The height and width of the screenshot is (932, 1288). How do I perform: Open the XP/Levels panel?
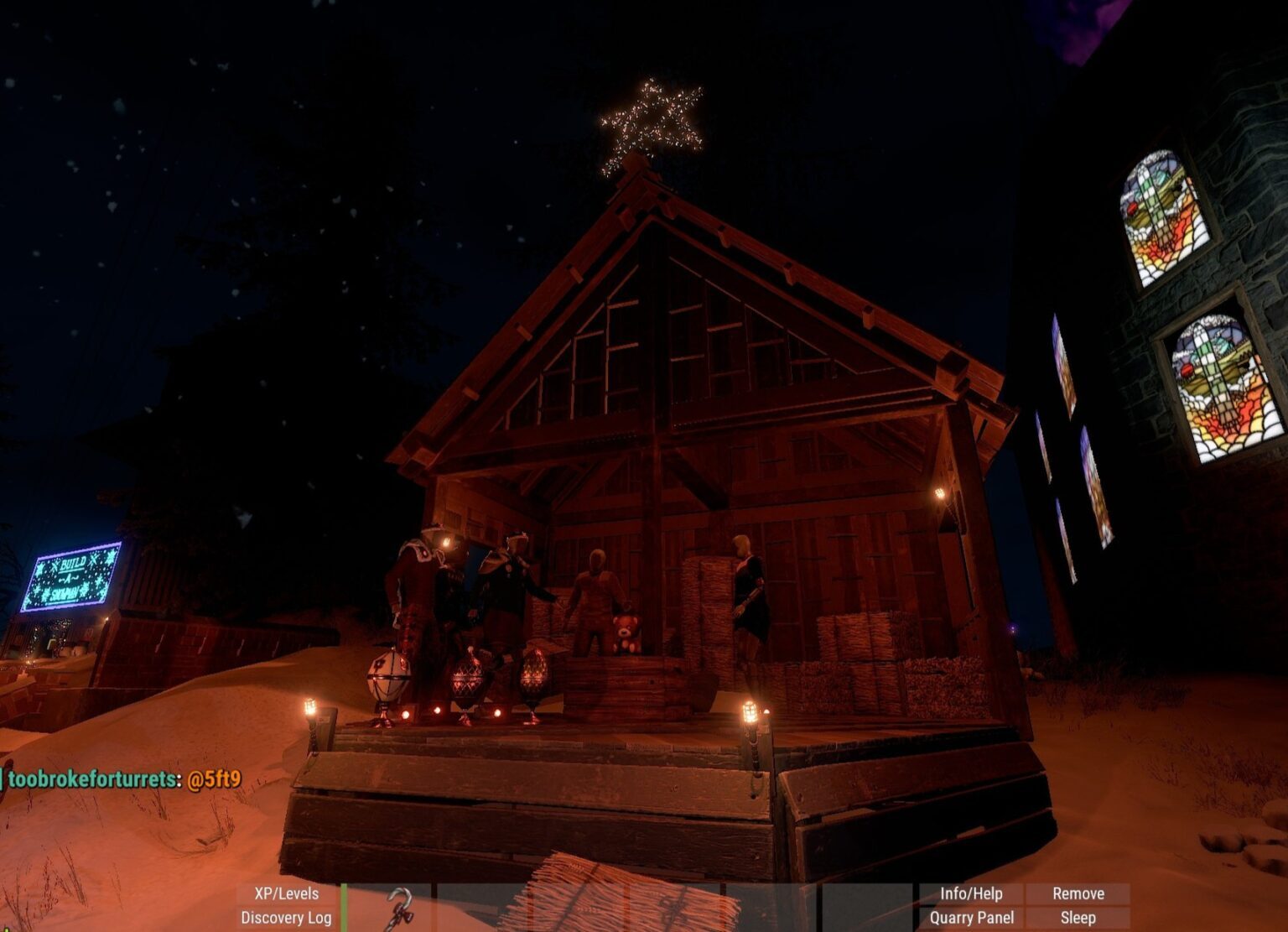click(x=285, y=894)
